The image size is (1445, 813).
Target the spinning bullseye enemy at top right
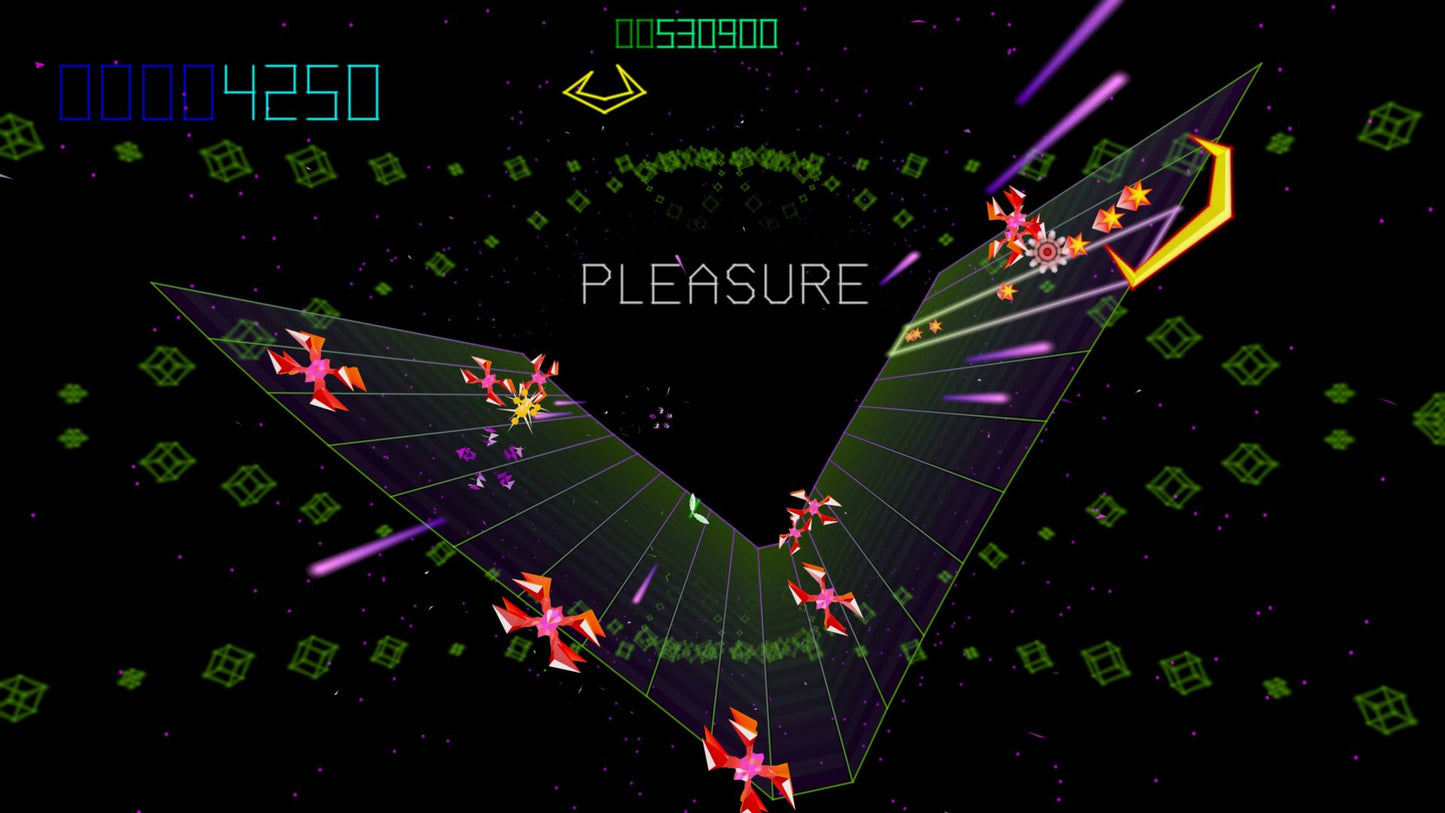[1046, 253]
